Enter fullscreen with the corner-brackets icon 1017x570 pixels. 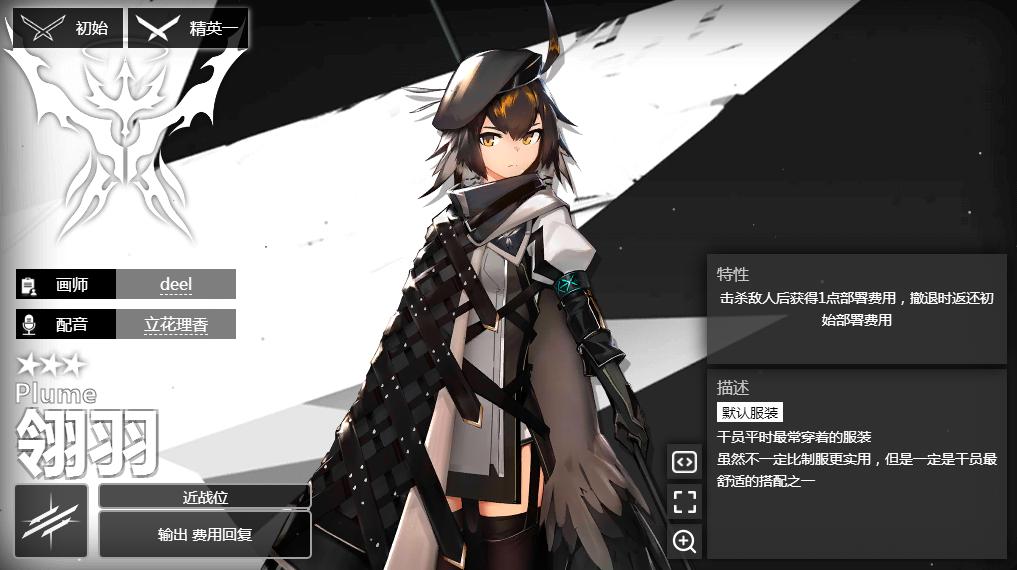684,501
